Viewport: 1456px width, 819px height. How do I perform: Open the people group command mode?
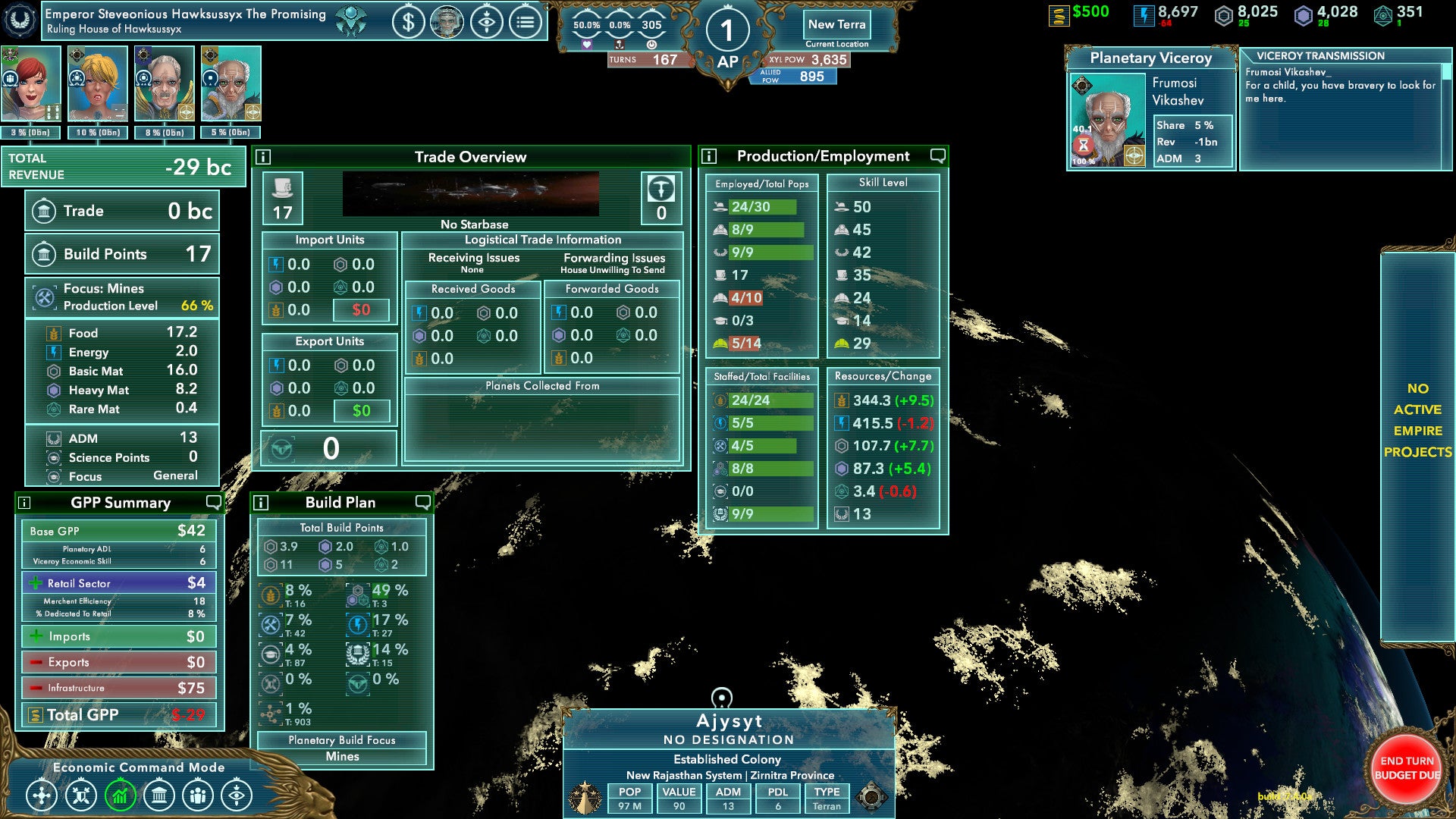(198, 795)
